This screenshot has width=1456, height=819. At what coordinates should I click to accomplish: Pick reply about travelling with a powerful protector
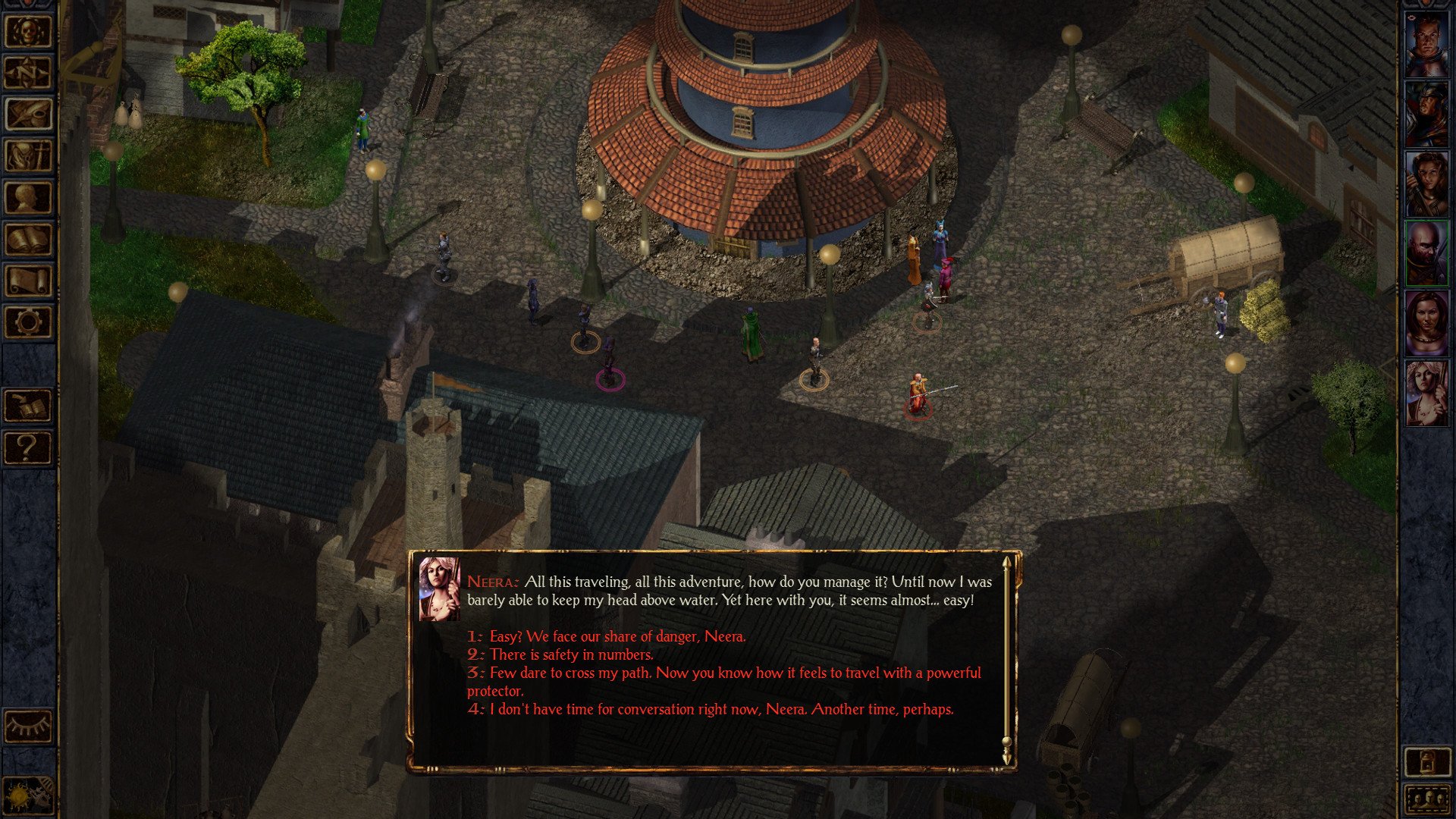[x=734, y=673]
